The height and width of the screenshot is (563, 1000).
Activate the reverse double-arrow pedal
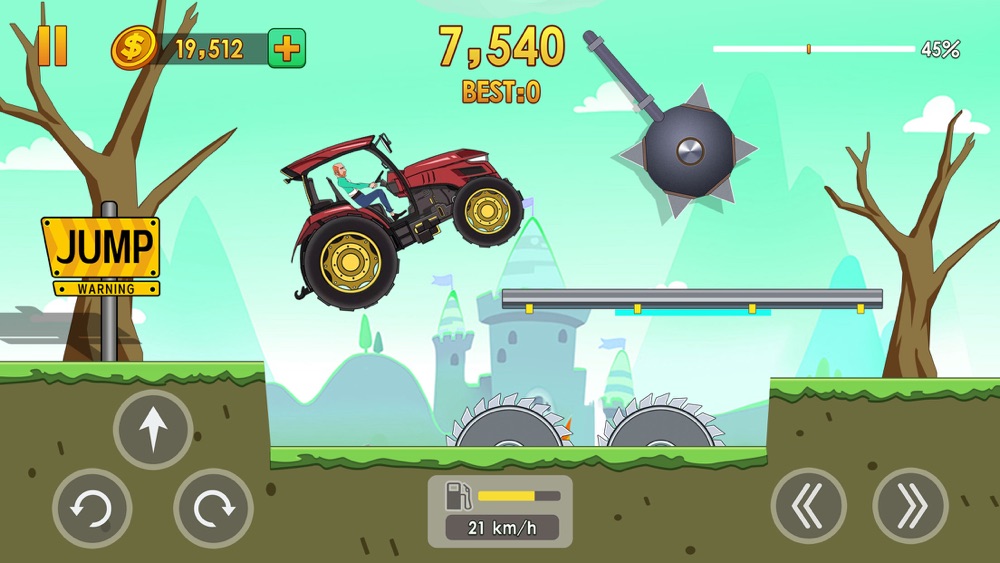pyautogui.click(x=809, y=507)
